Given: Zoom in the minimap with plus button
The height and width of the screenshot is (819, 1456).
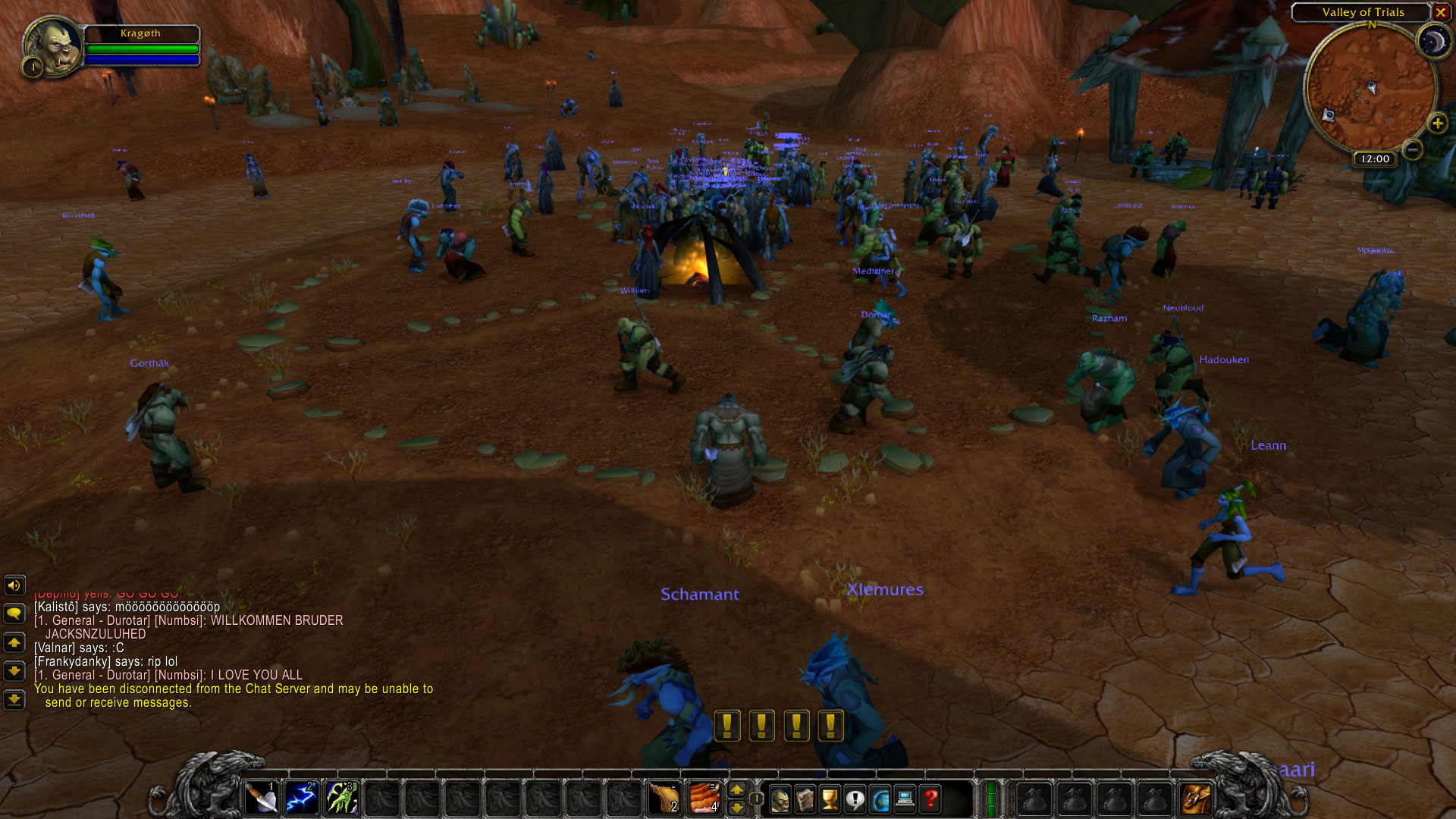Looking at the screenshot, I should point(1437,123).
